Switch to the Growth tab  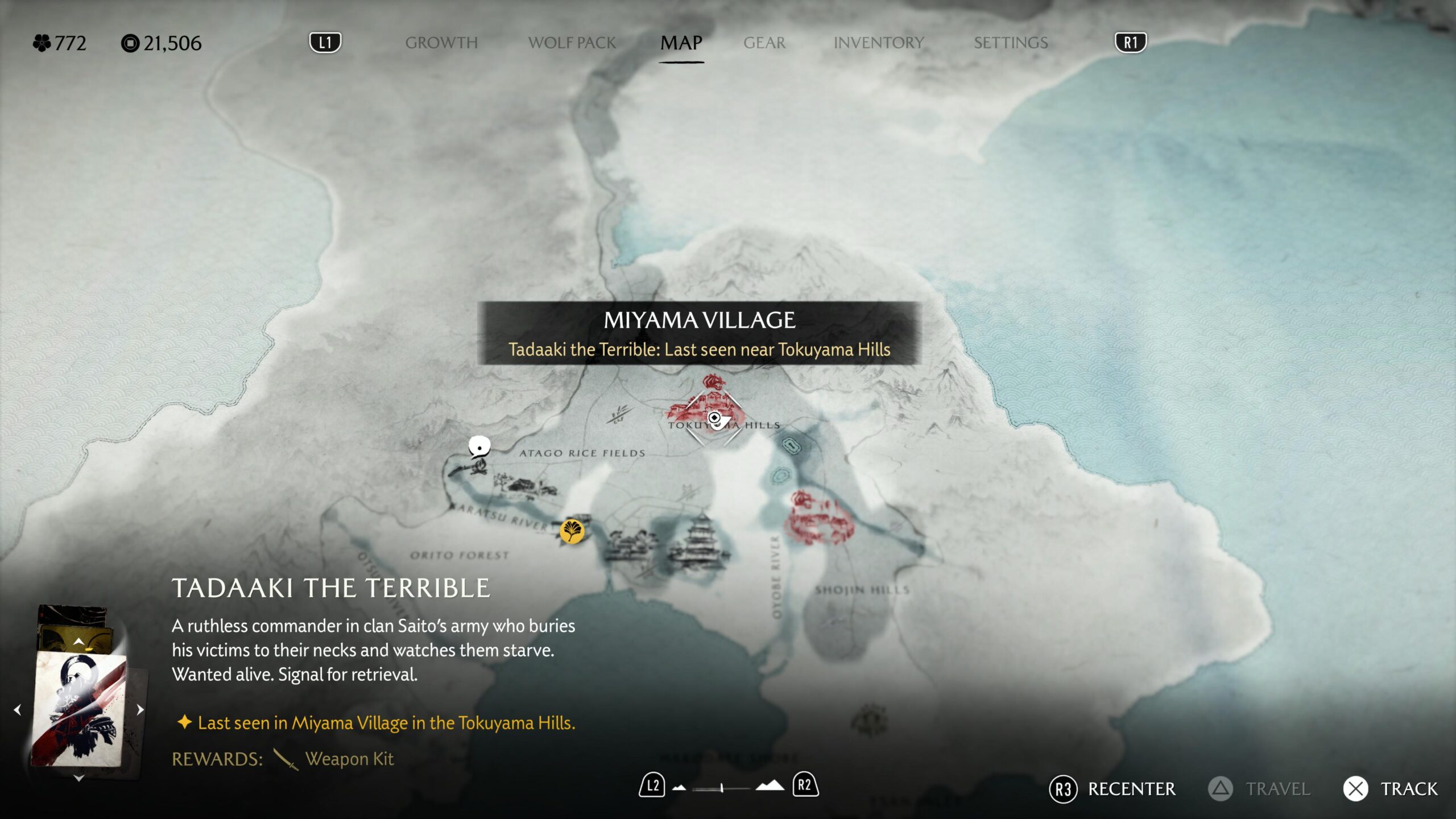(441, 43)
